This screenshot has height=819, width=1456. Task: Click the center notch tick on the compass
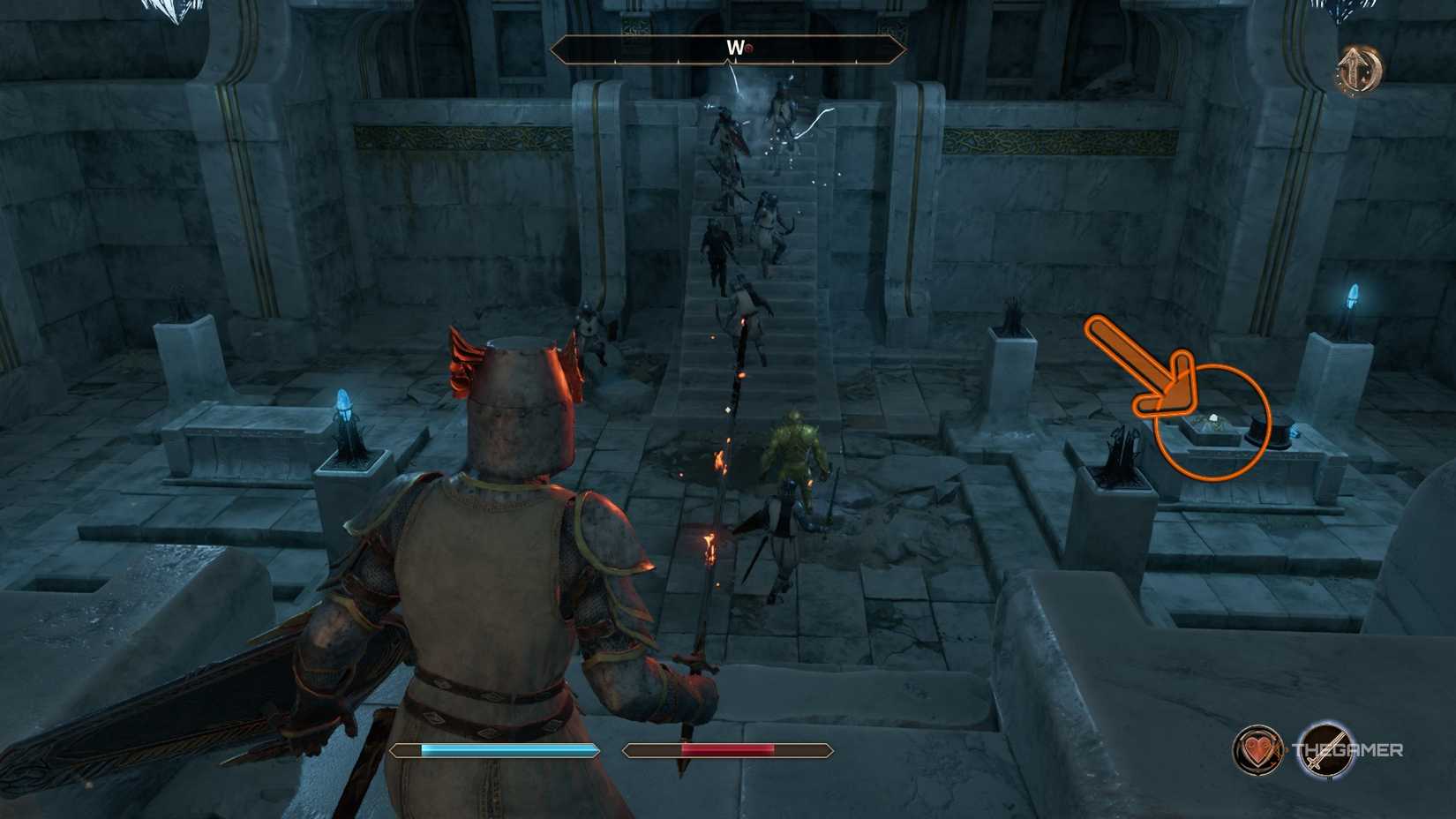[x=727, y=60]
